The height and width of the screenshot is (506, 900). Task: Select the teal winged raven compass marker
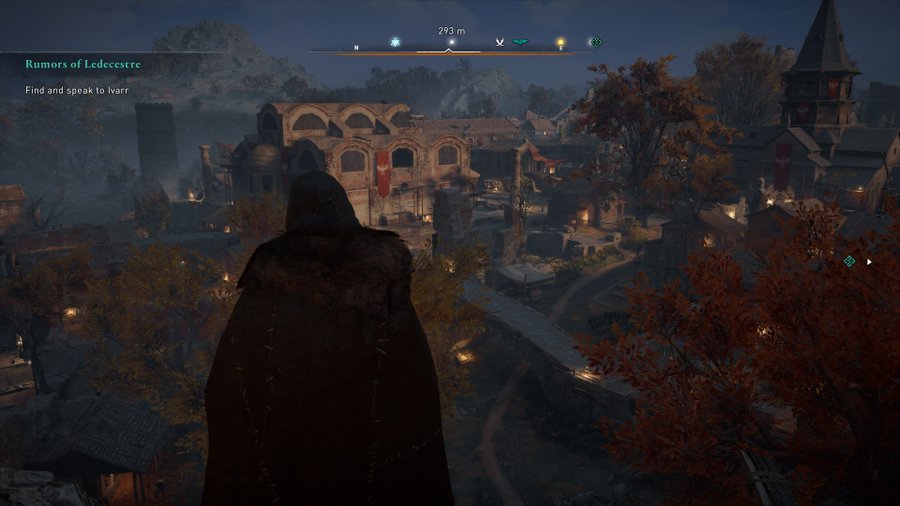(520, 42)
